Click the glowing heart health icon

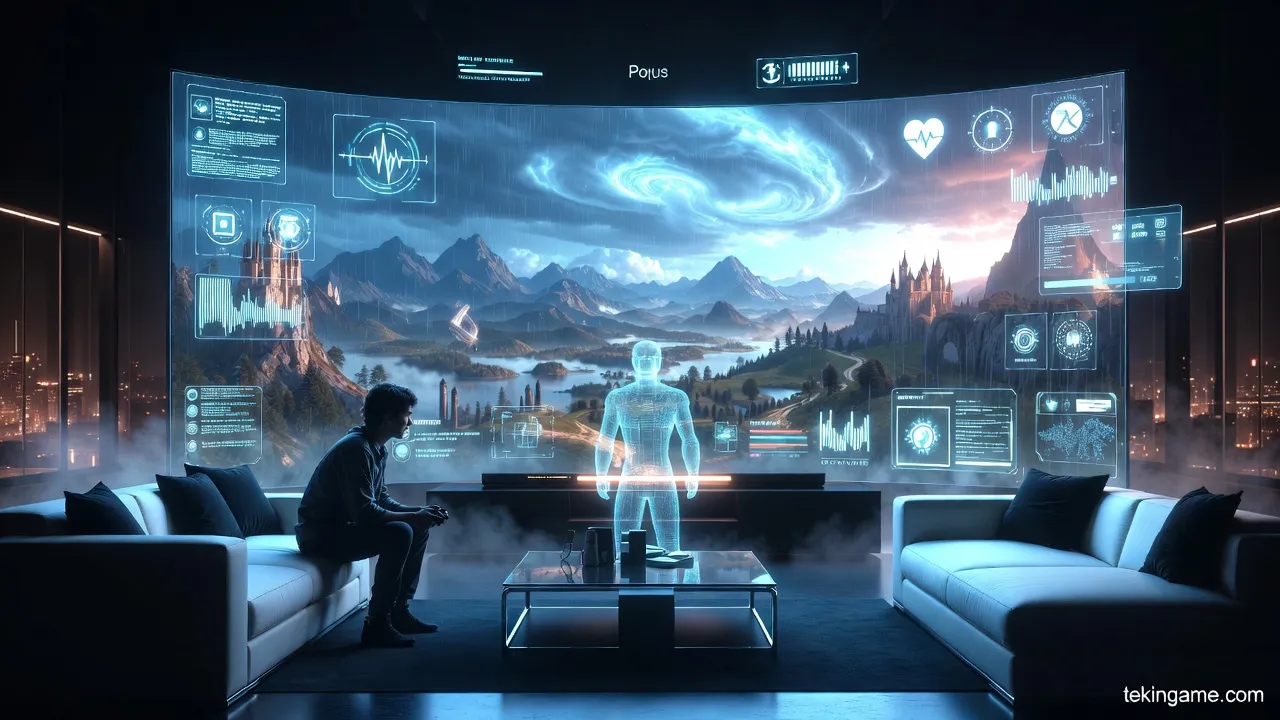(923, 137)
